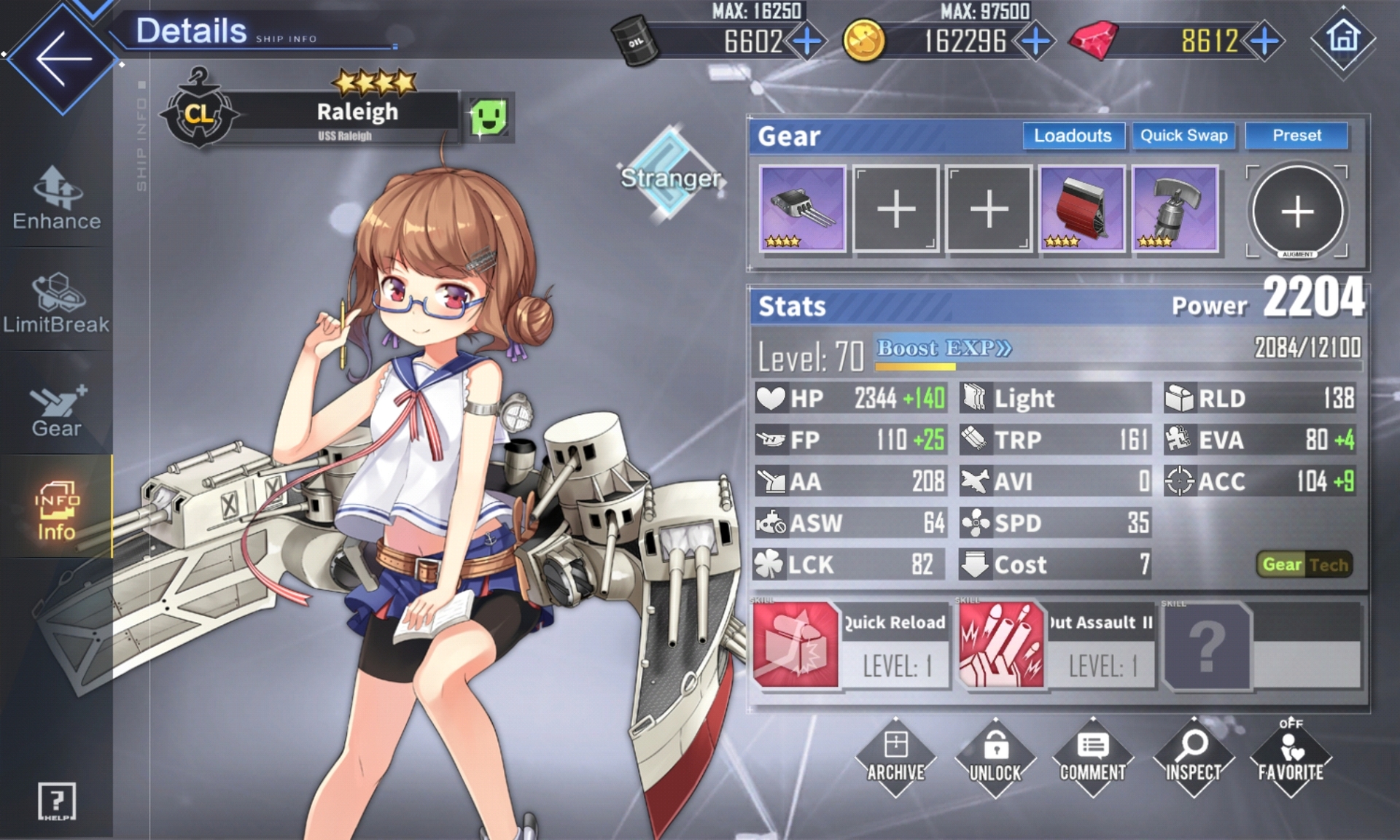Archive this ship
Viewport: 1400px width, 840px height.
[x=895, y=758]
